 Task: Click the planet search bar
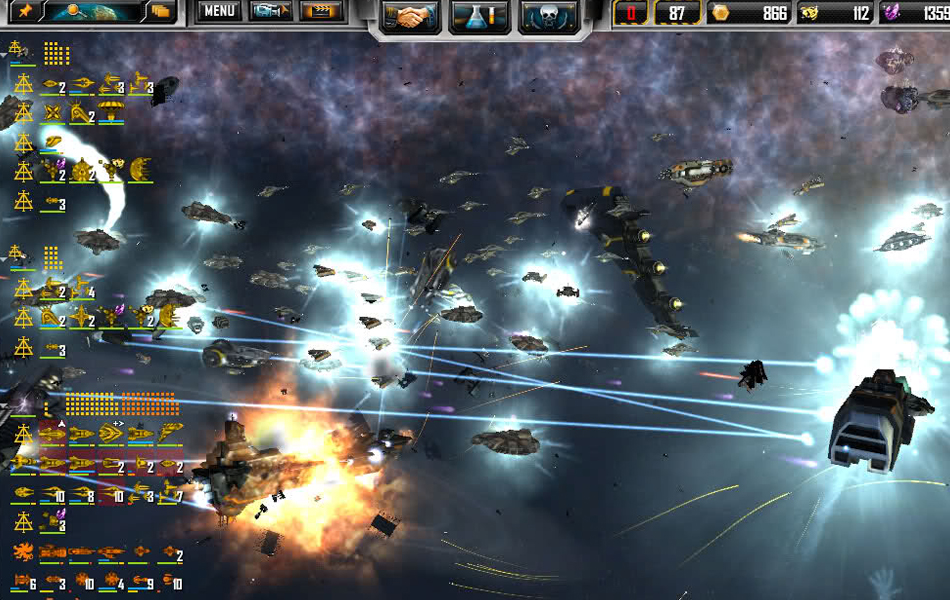pyautogui.click(x=94, y=12)
